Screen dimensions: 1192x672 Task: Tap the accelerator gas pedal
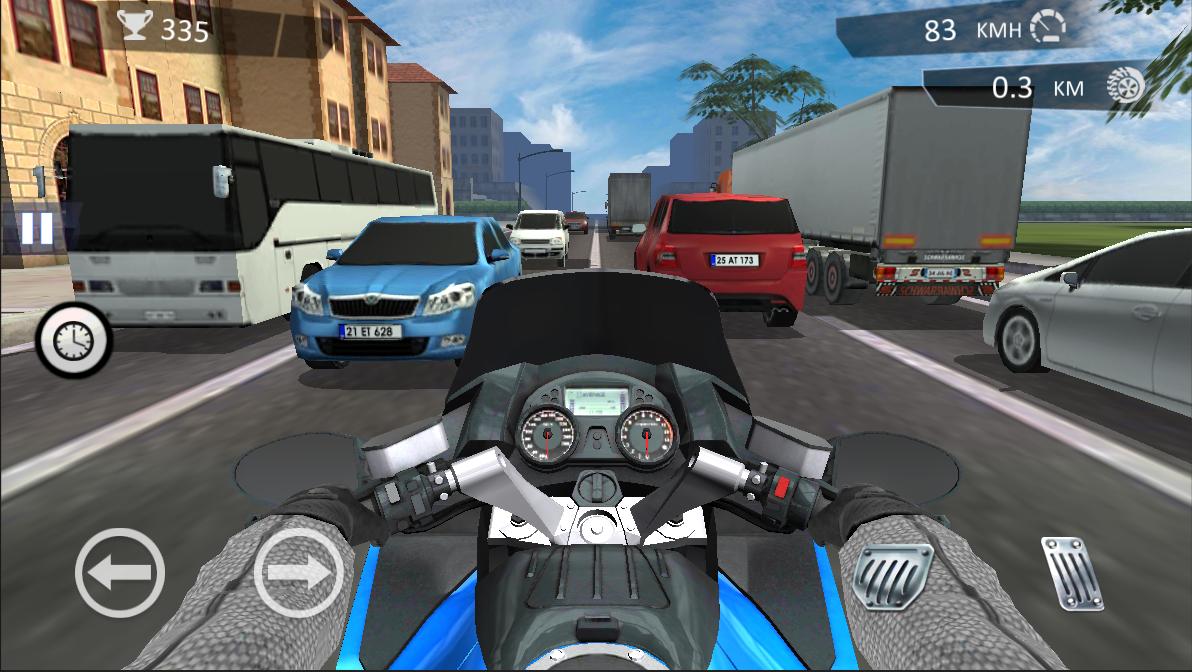point(1072,573)
